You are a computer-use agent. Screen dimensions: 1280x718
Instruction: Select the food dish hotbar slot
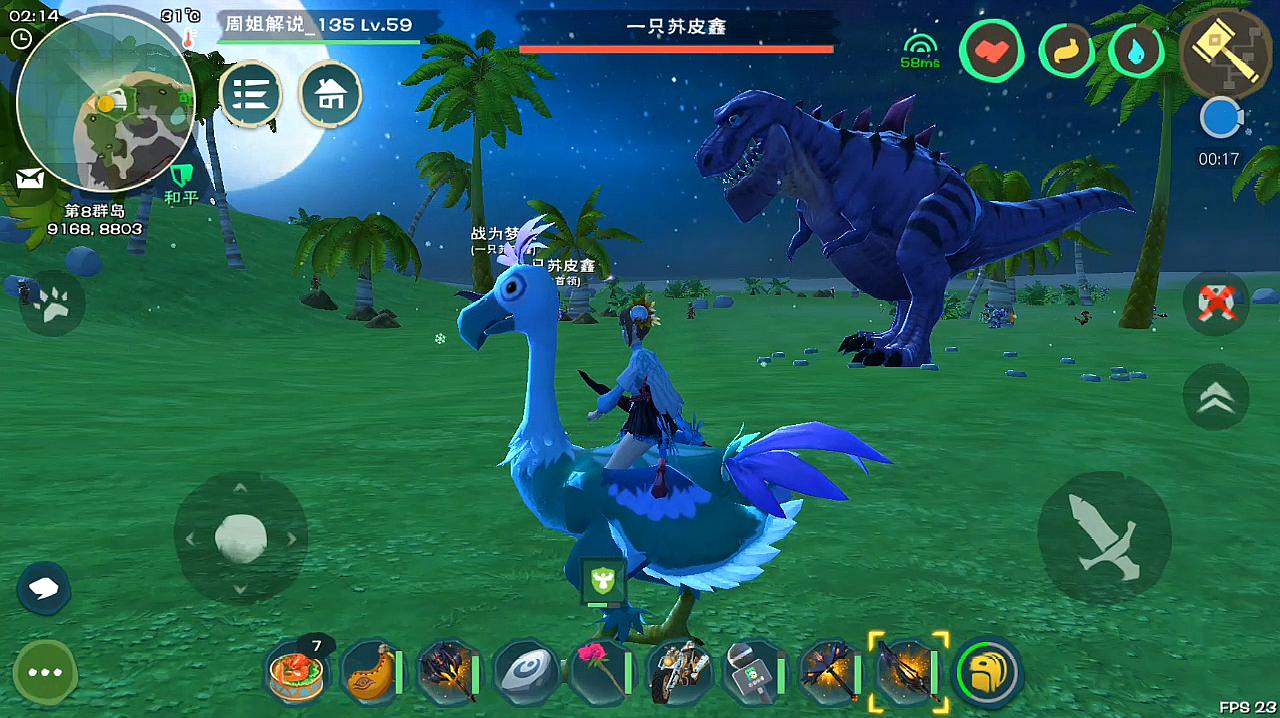[x=297, y=673]
